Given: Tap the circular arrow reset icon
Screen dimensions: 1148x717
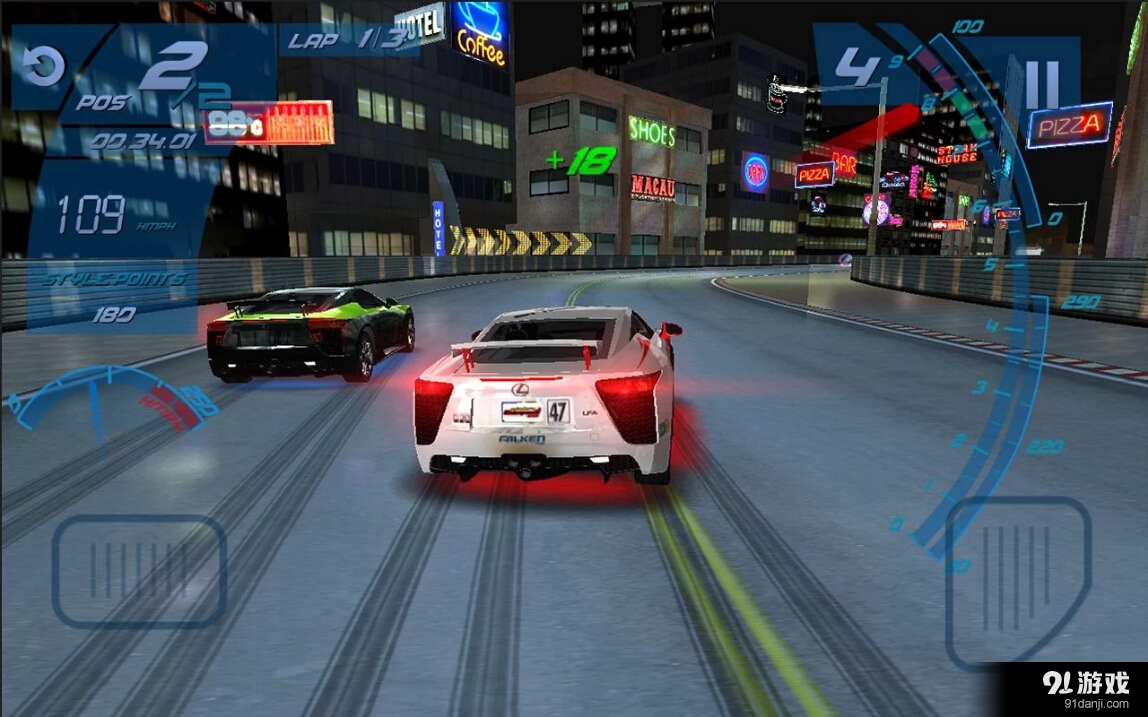Looking at the screenshot, I should click(x=44, y=66).
